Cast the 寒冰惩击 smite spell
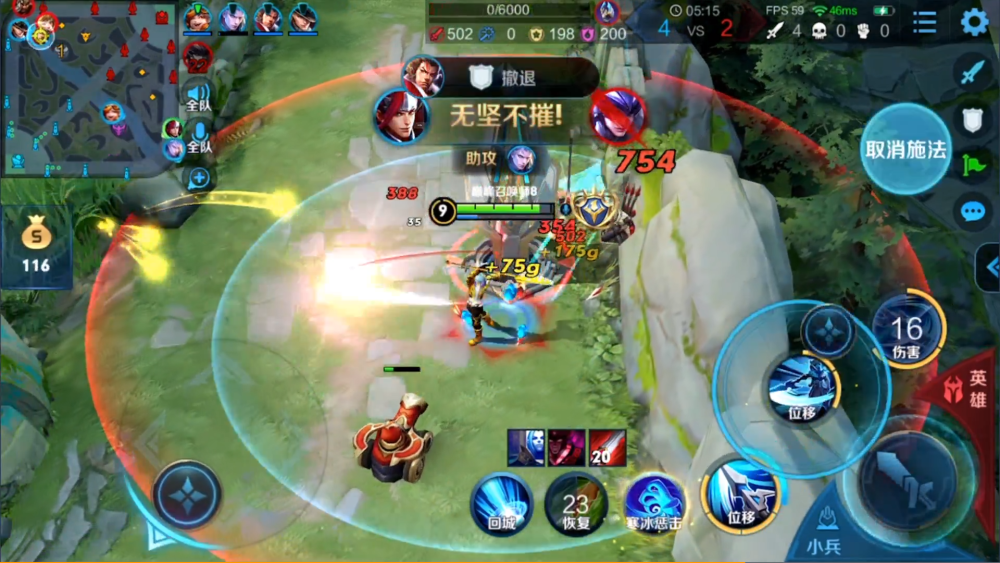Image resolution: width=1000 pixels, height=563 pixels. click(654, 503)
